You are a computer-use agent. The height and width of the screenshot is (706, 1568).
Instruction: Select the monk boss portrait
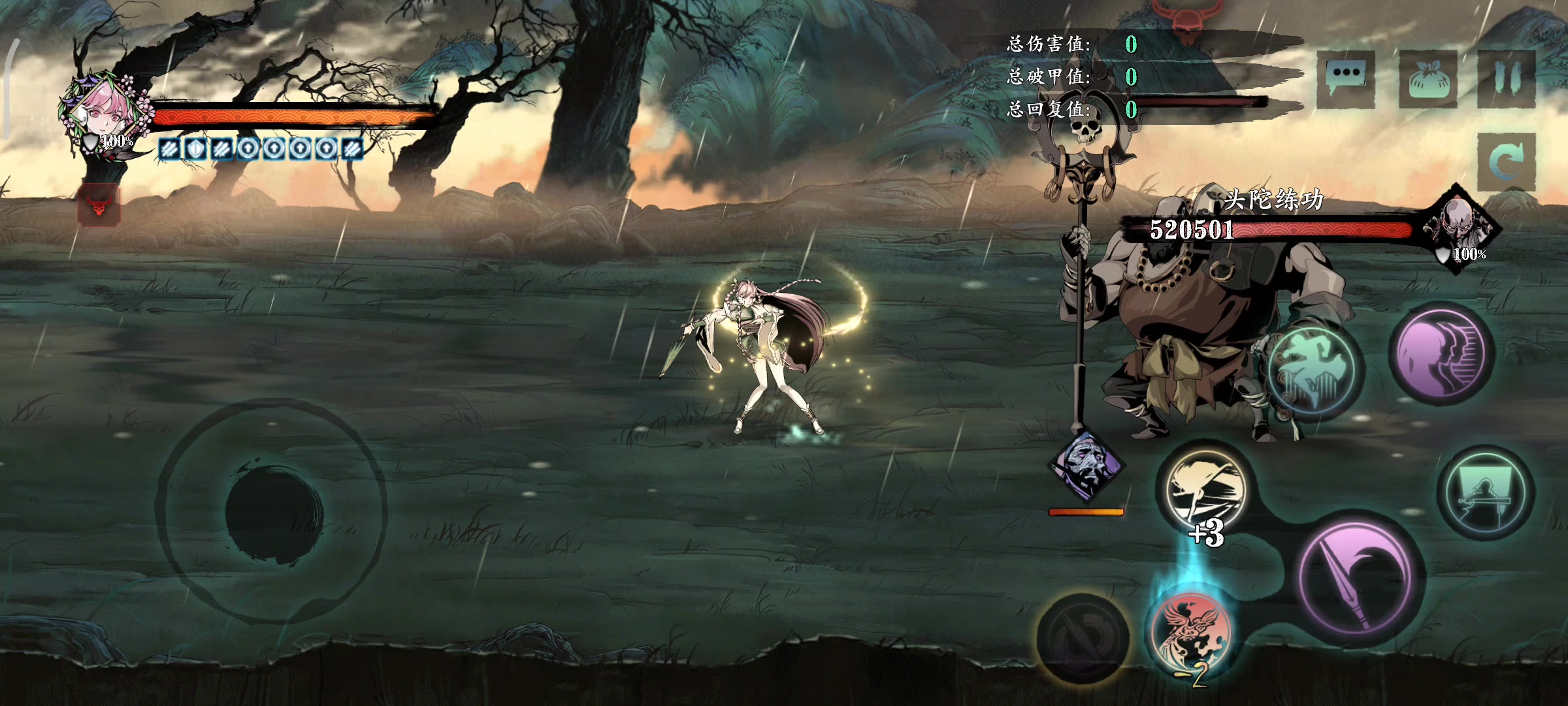click(x=1461, y=224)
